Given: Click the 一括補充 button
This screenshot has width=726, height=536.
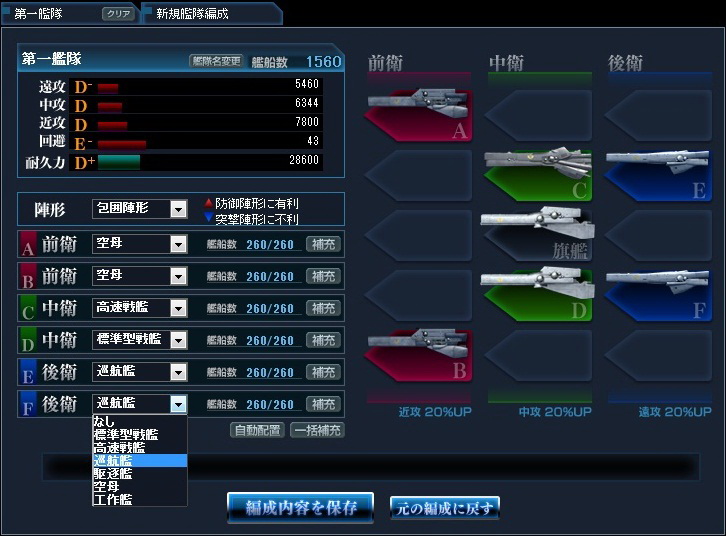Looking at the screenshot, I should [x=317, y=431].
